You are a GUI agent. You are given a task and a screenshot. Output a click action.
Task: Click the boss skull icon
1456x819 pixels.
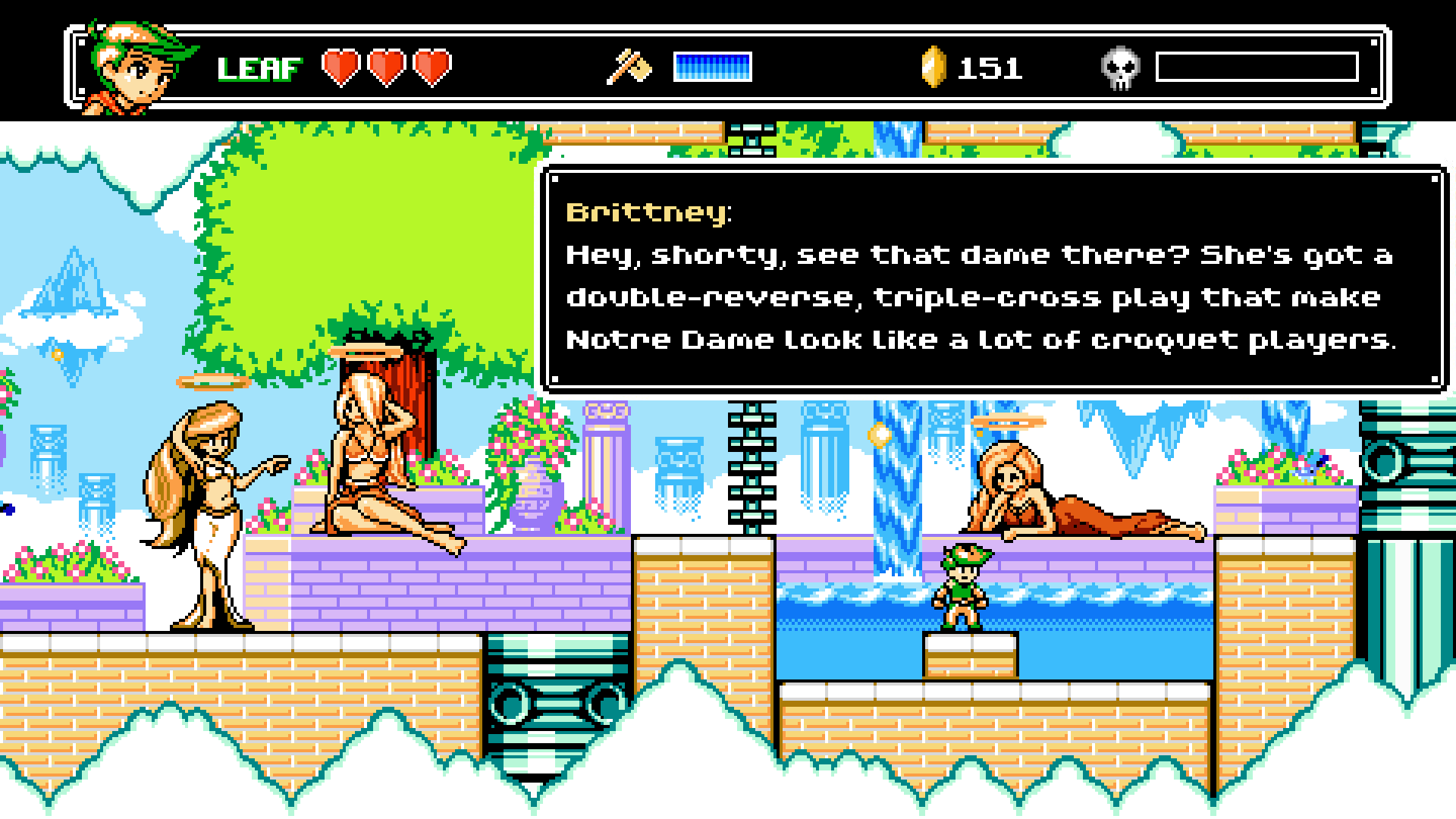click(1119, 68)
